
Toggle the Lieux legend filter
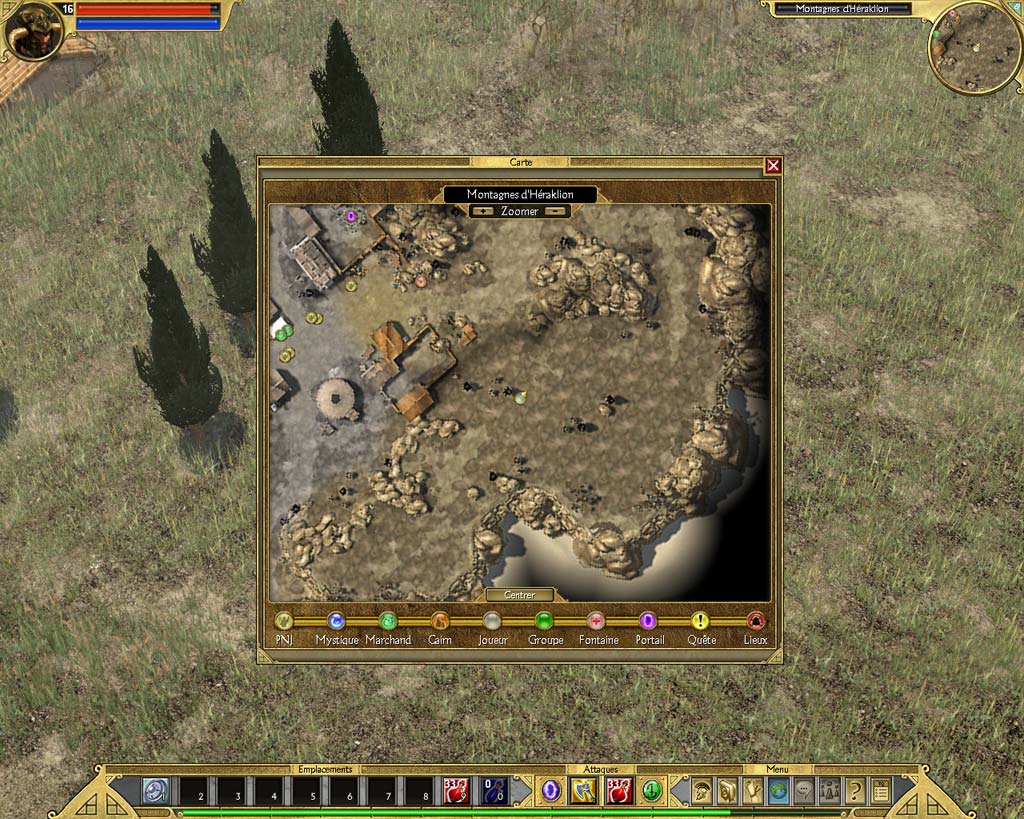tap(756, 621)
